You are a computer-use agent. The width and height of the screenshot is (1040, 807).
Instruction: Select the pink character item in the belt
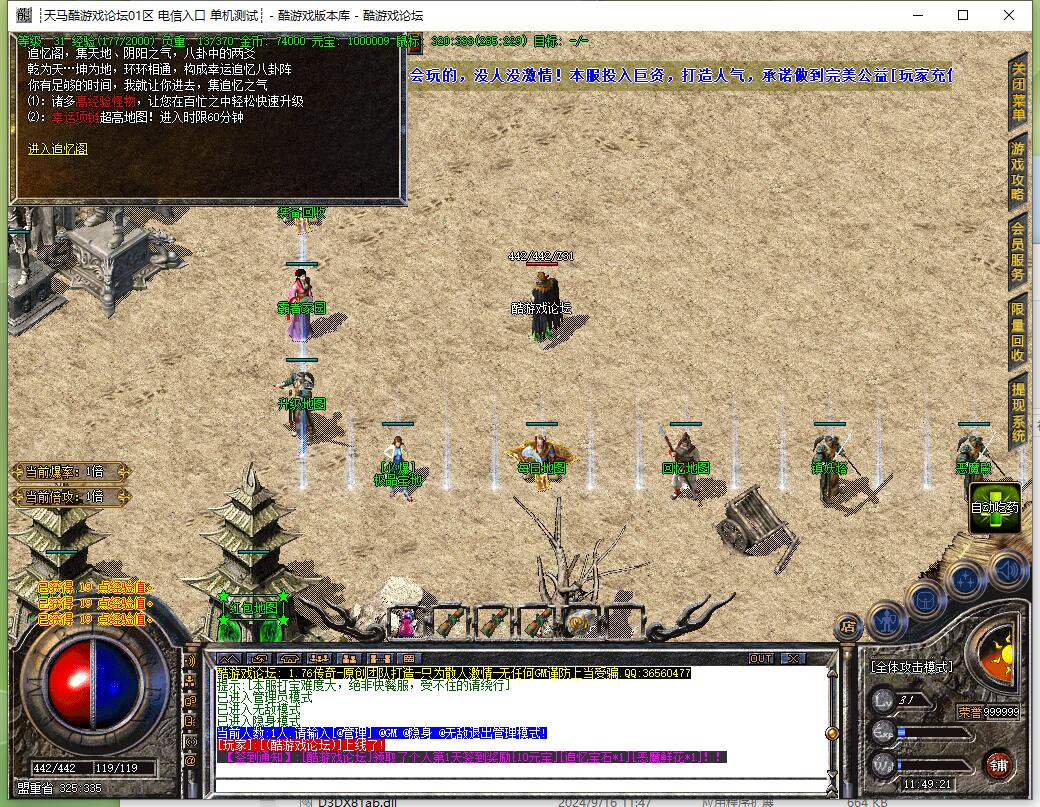pyautogui.click(x=405, y=623)
